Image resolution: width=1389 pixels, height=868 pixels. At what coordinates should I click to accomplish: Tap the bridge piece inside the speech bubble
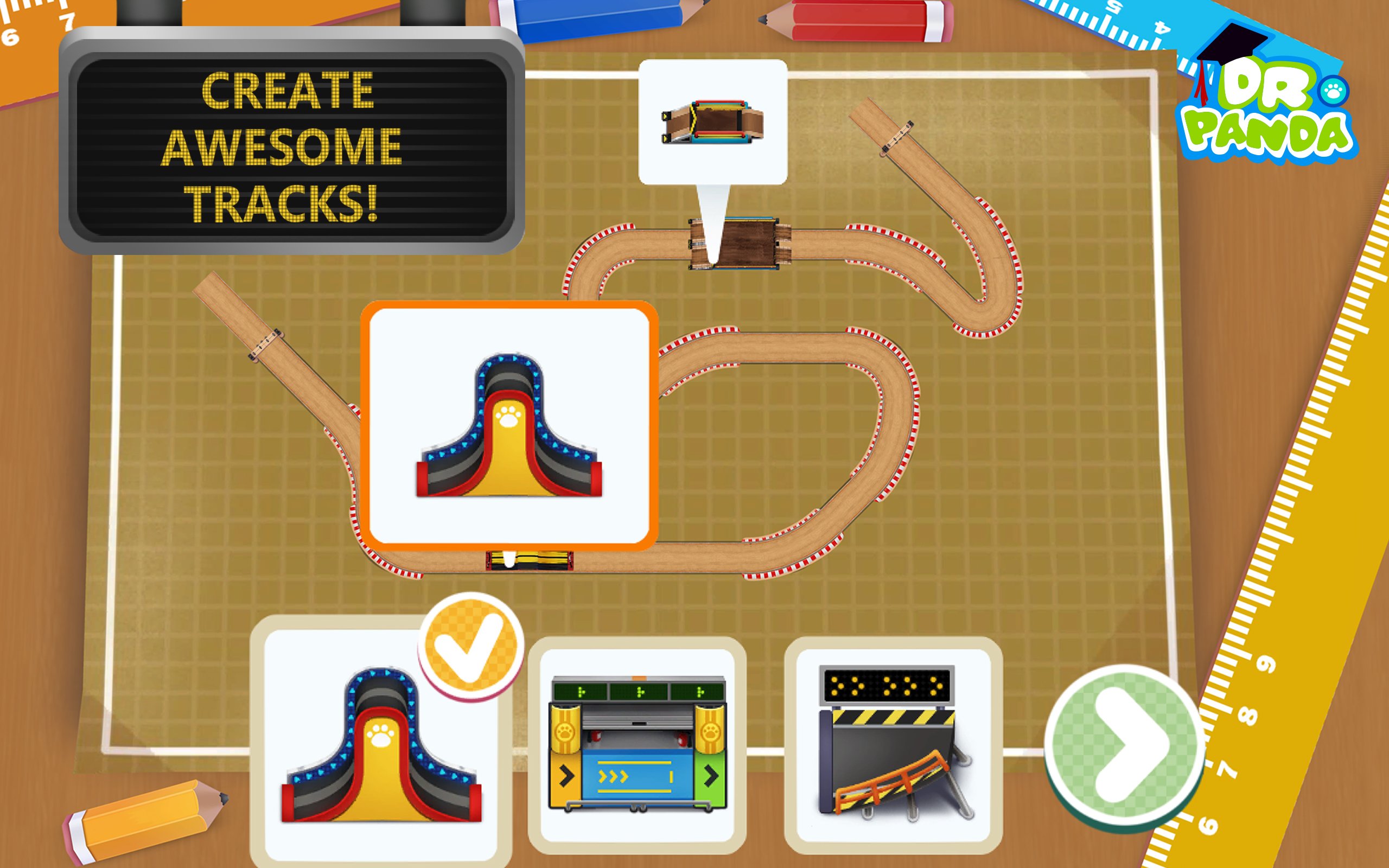(715, 124)
